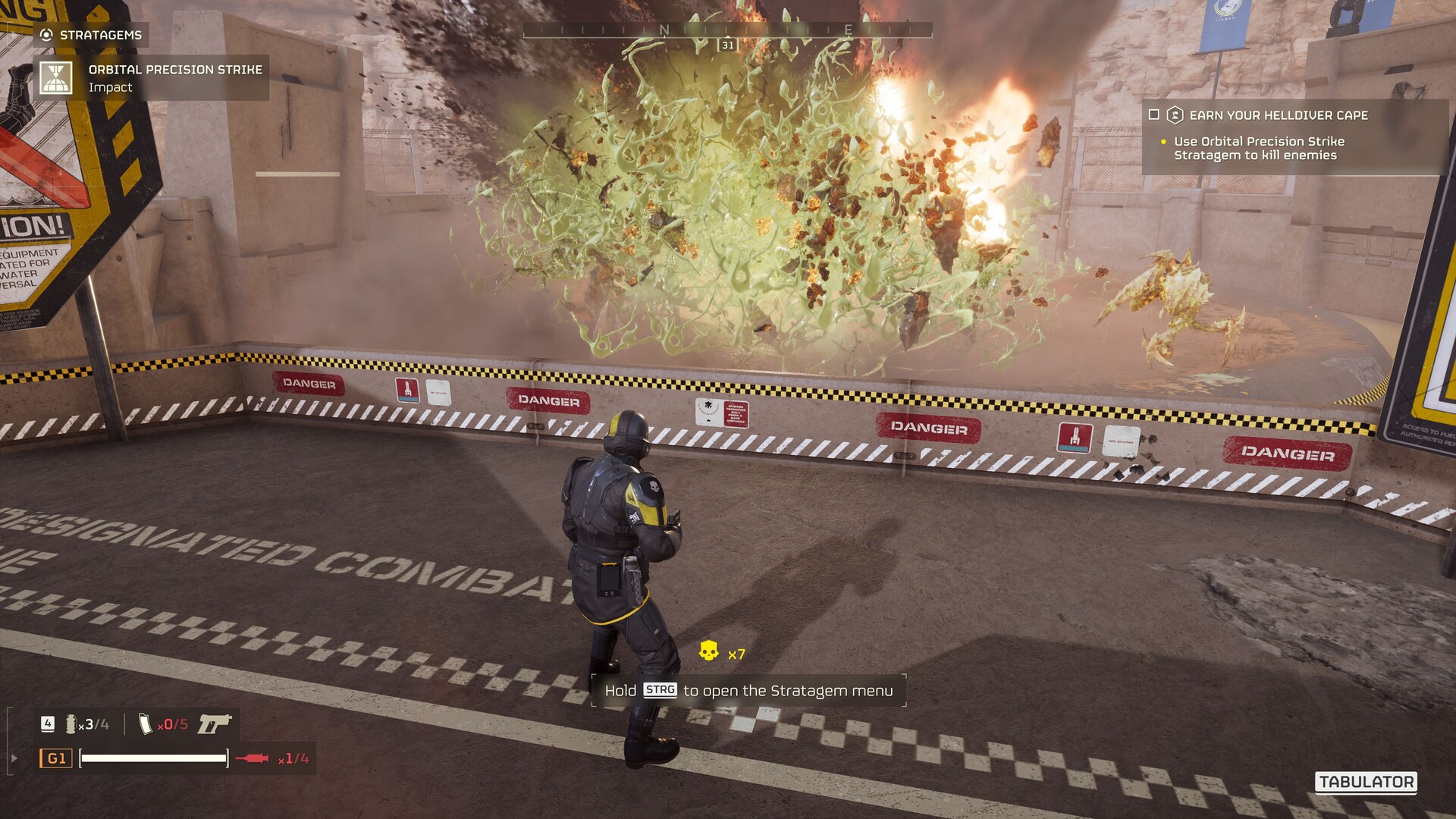Click the N marker on the compass
The image size is (1456, 819).
coord(666,30)
